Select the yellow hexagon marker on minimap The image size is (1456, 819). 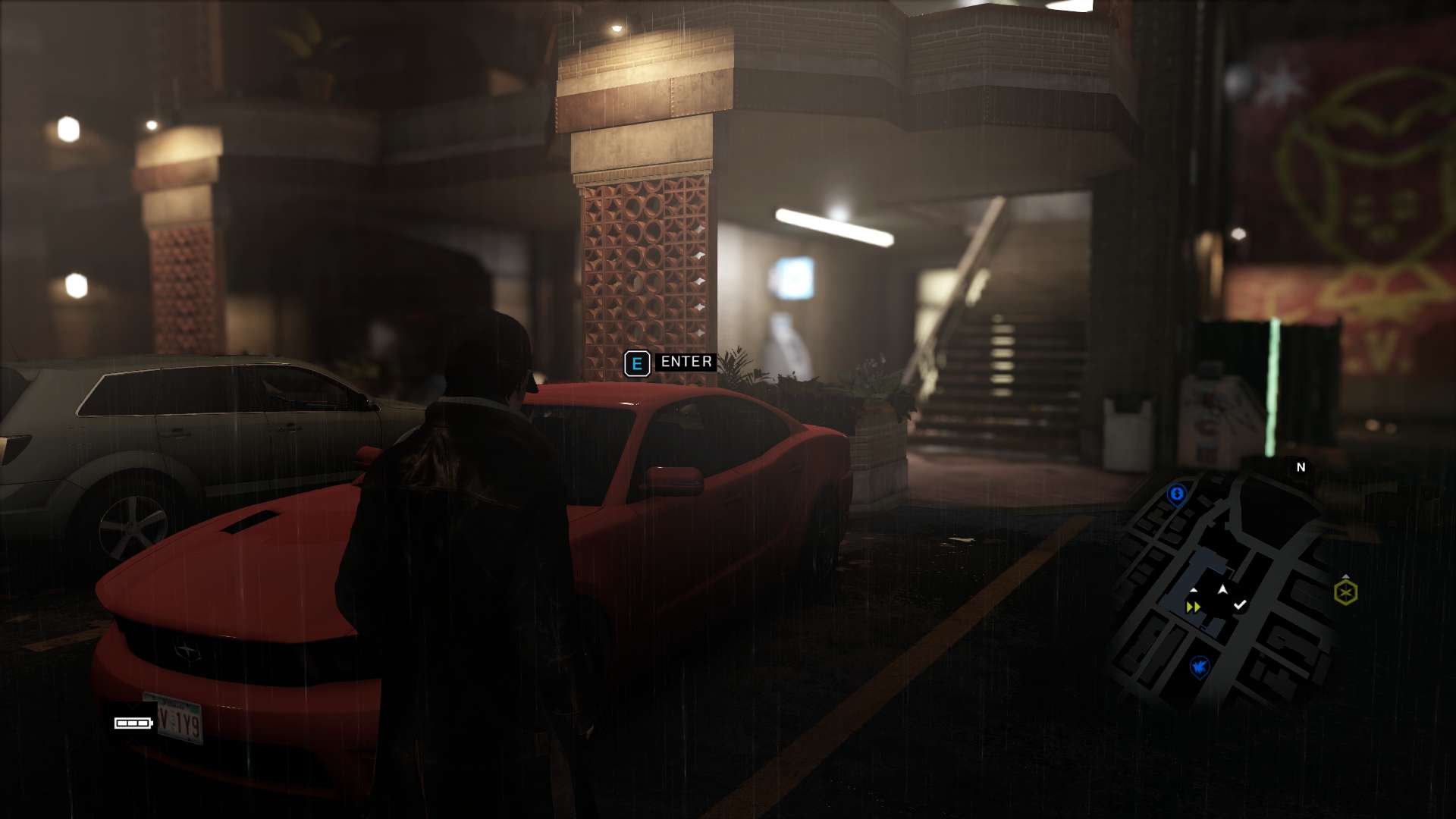pyautogui.click(x=1346, y=592)
